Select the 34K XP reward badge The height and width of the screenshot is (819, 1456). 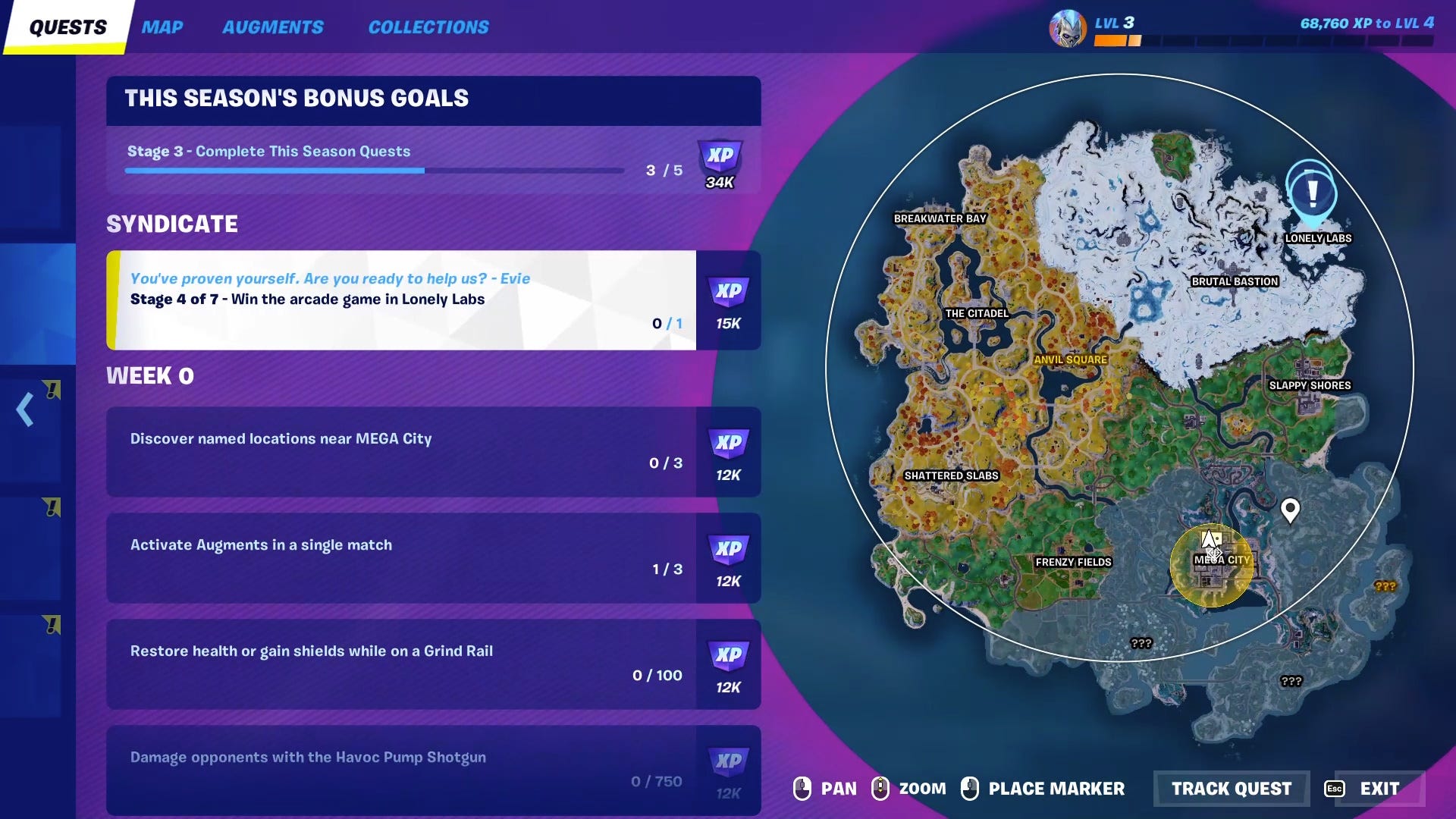720,161
